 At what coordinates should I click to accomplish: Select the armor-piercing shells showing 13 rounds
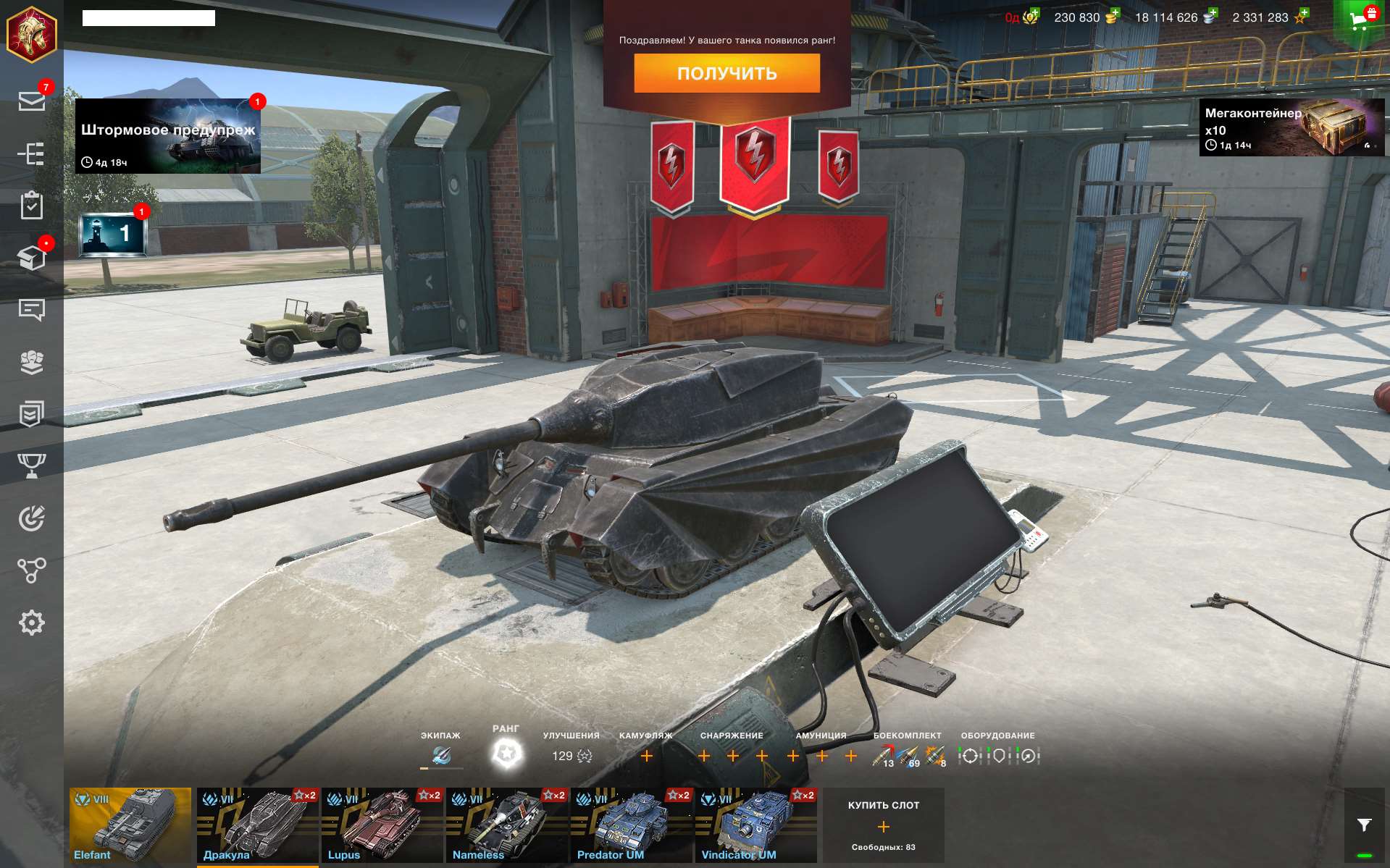coord(881,754)
